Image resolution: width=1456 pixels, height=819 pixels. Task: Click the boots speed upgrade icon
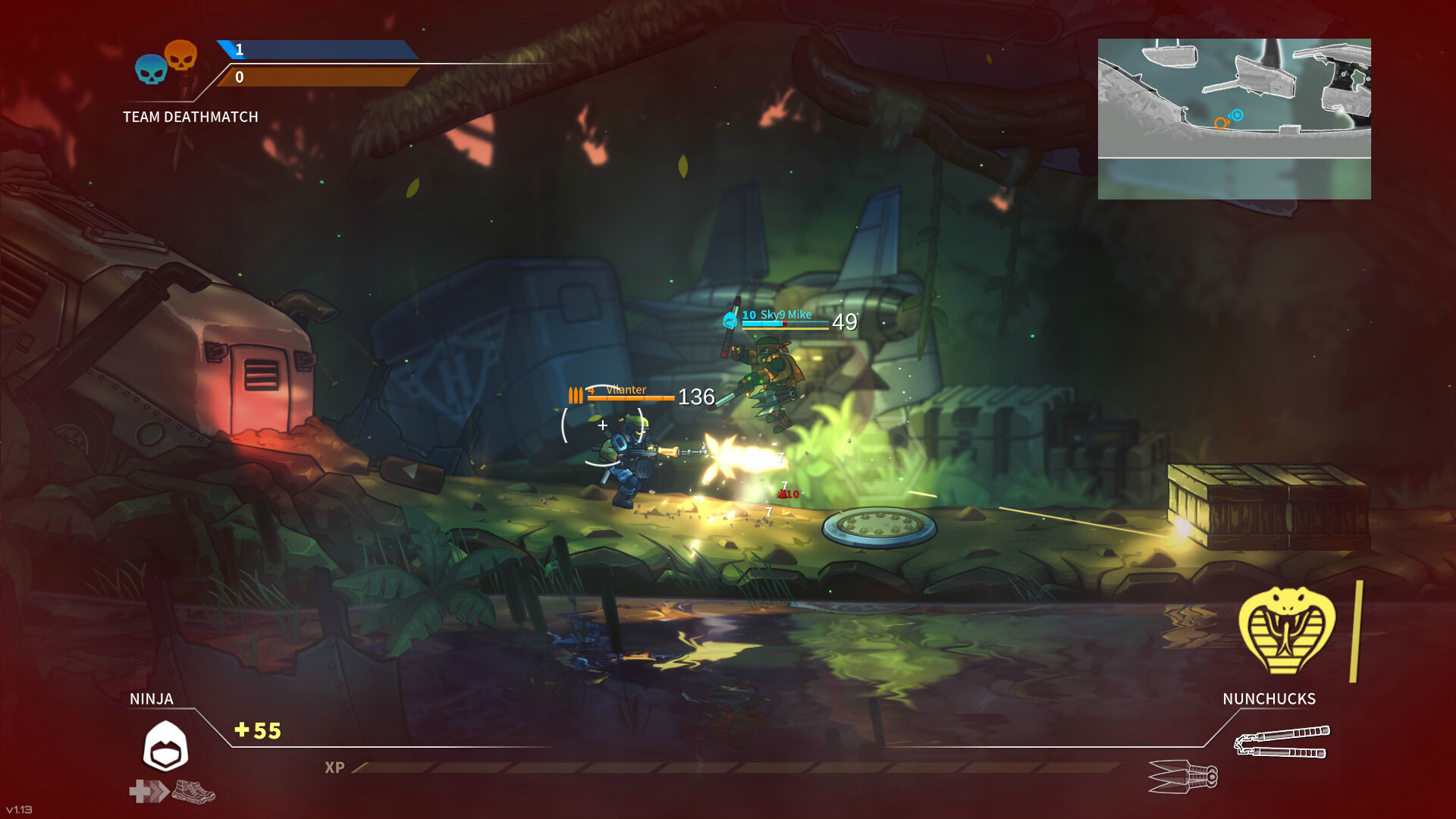tap(193, 792)
